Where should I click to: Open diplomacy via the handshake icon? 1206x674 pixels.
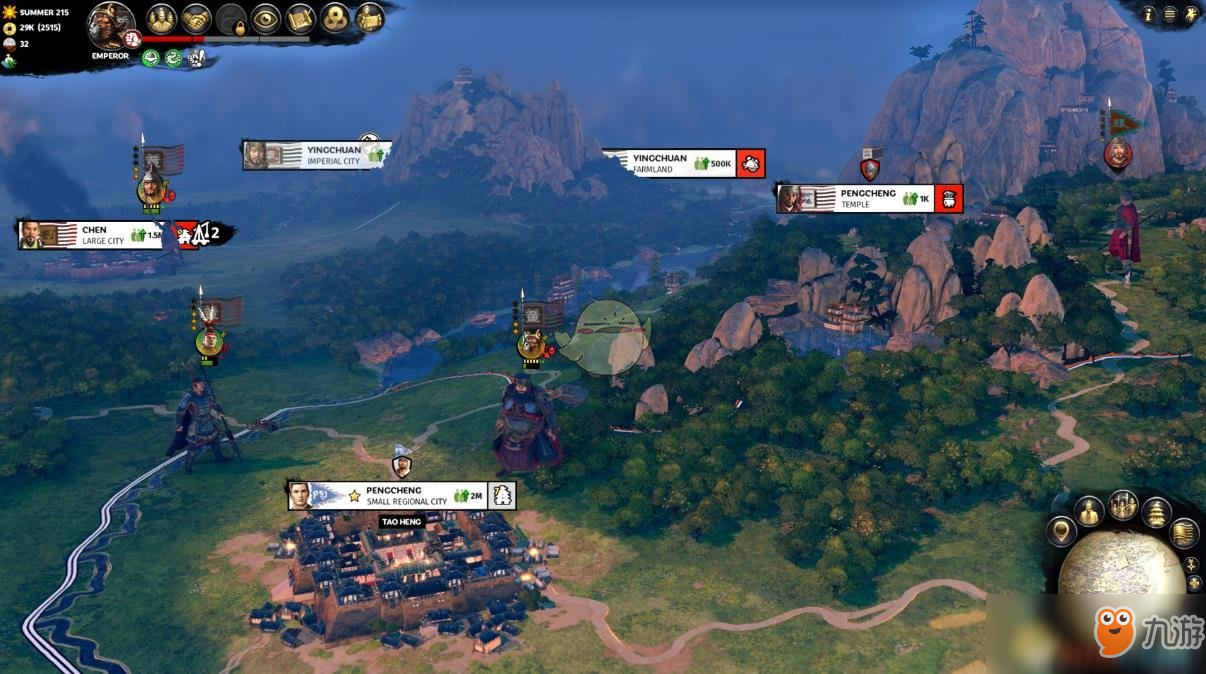tap(196, 18)
